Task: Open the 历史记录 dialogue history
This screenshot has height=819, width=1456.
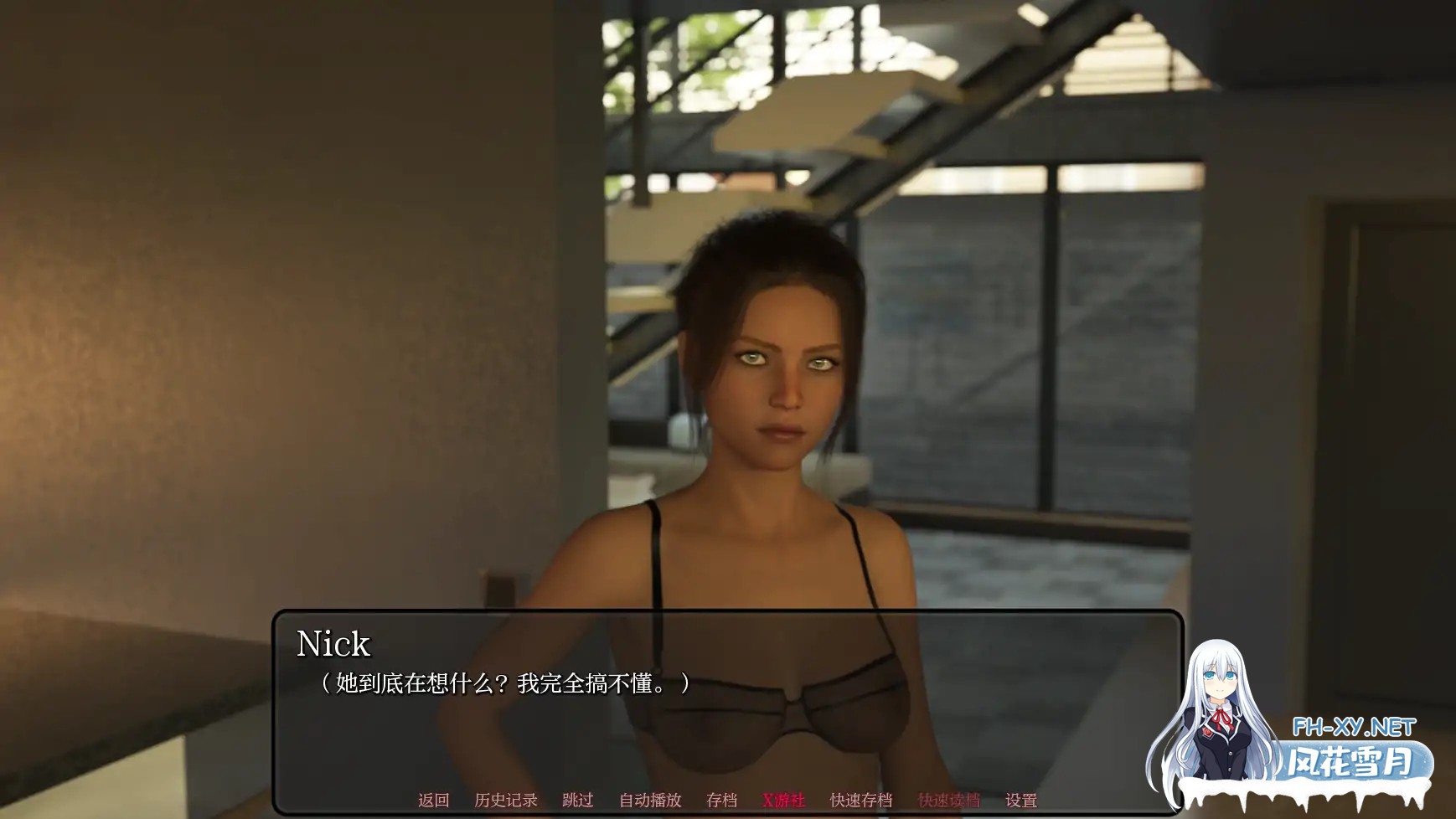Action: coord(506,800)
